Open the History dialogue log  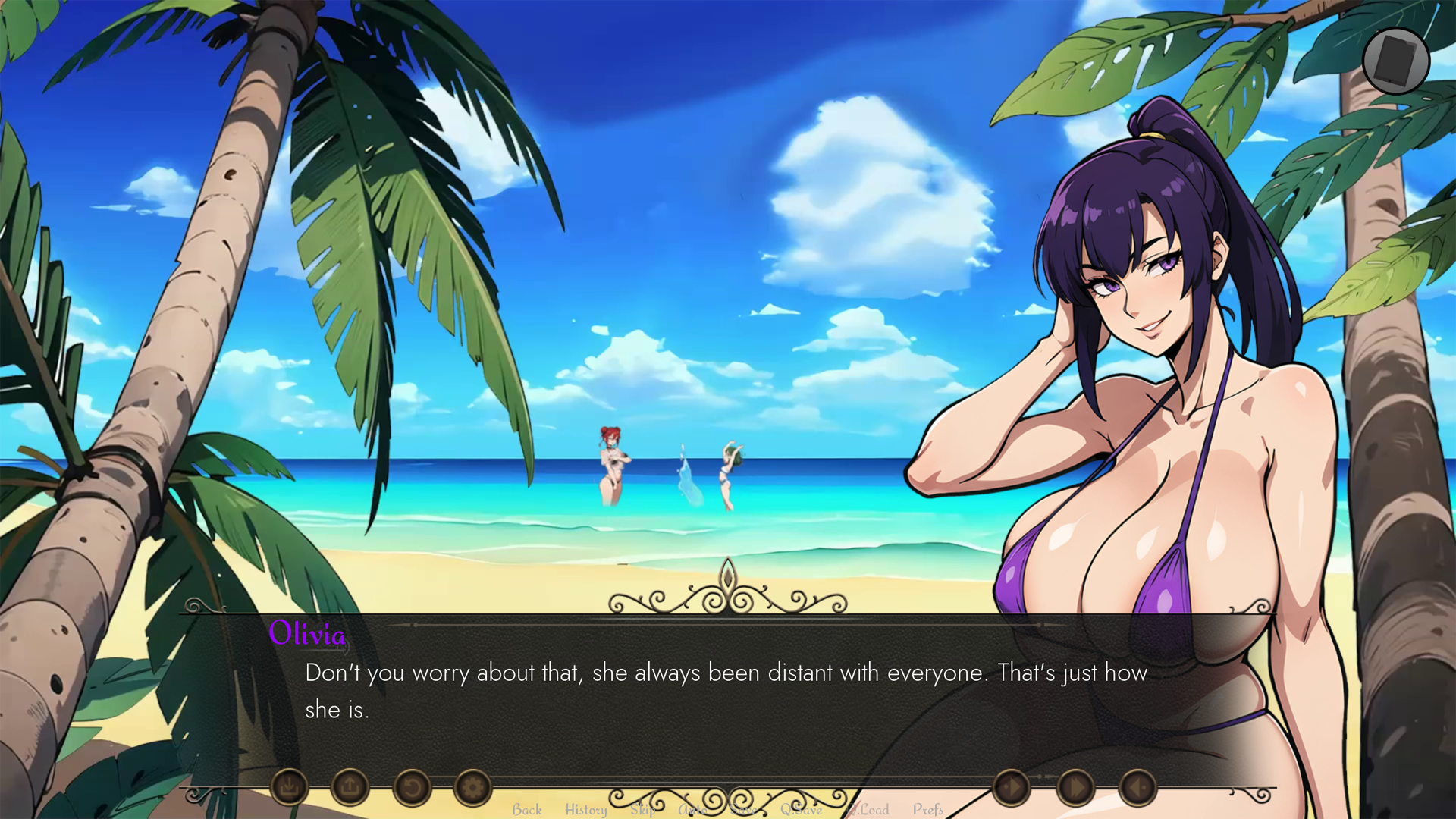585,810
